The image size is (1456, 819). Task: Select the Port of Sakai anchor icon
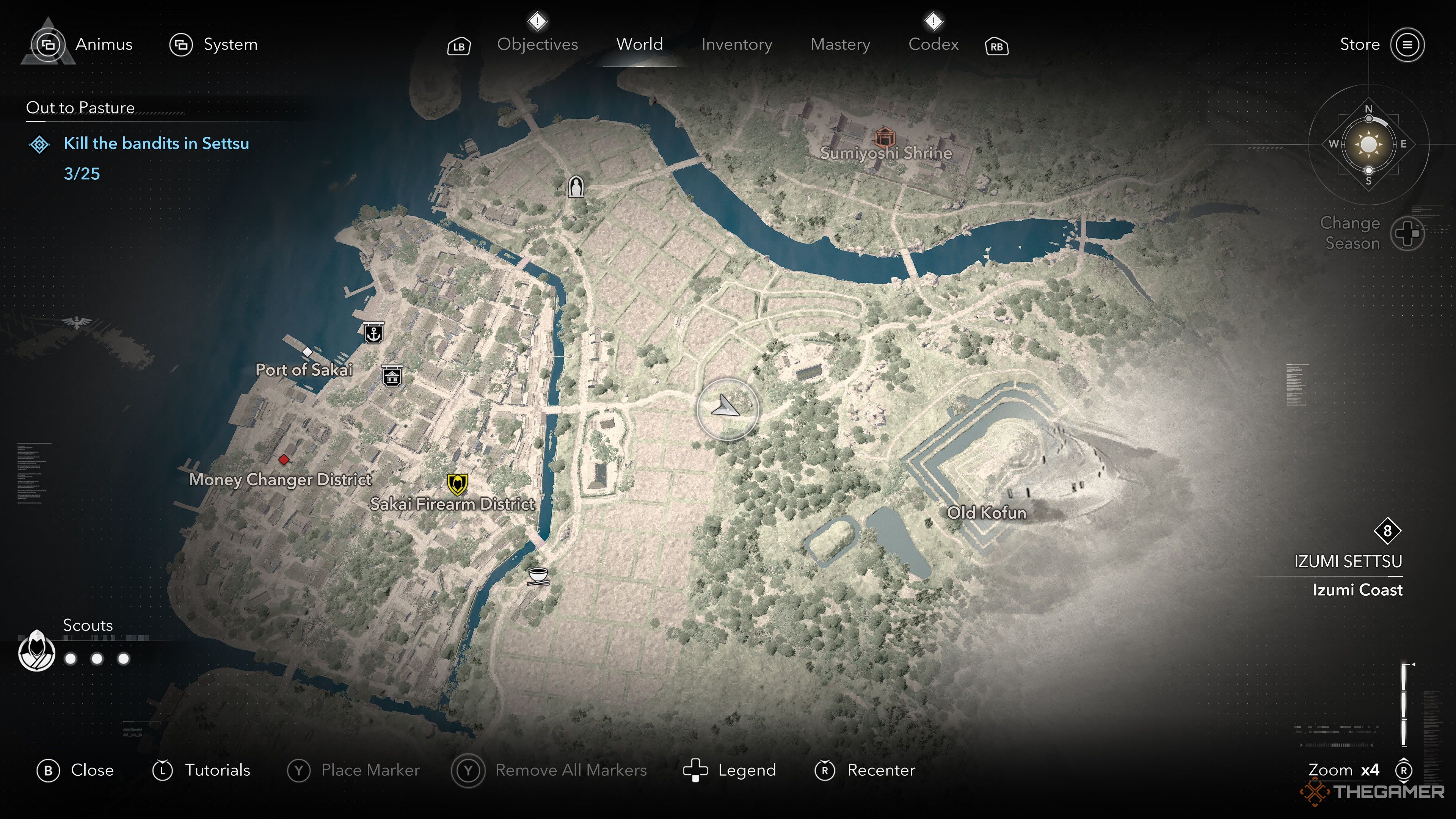(x=375, y=333)
